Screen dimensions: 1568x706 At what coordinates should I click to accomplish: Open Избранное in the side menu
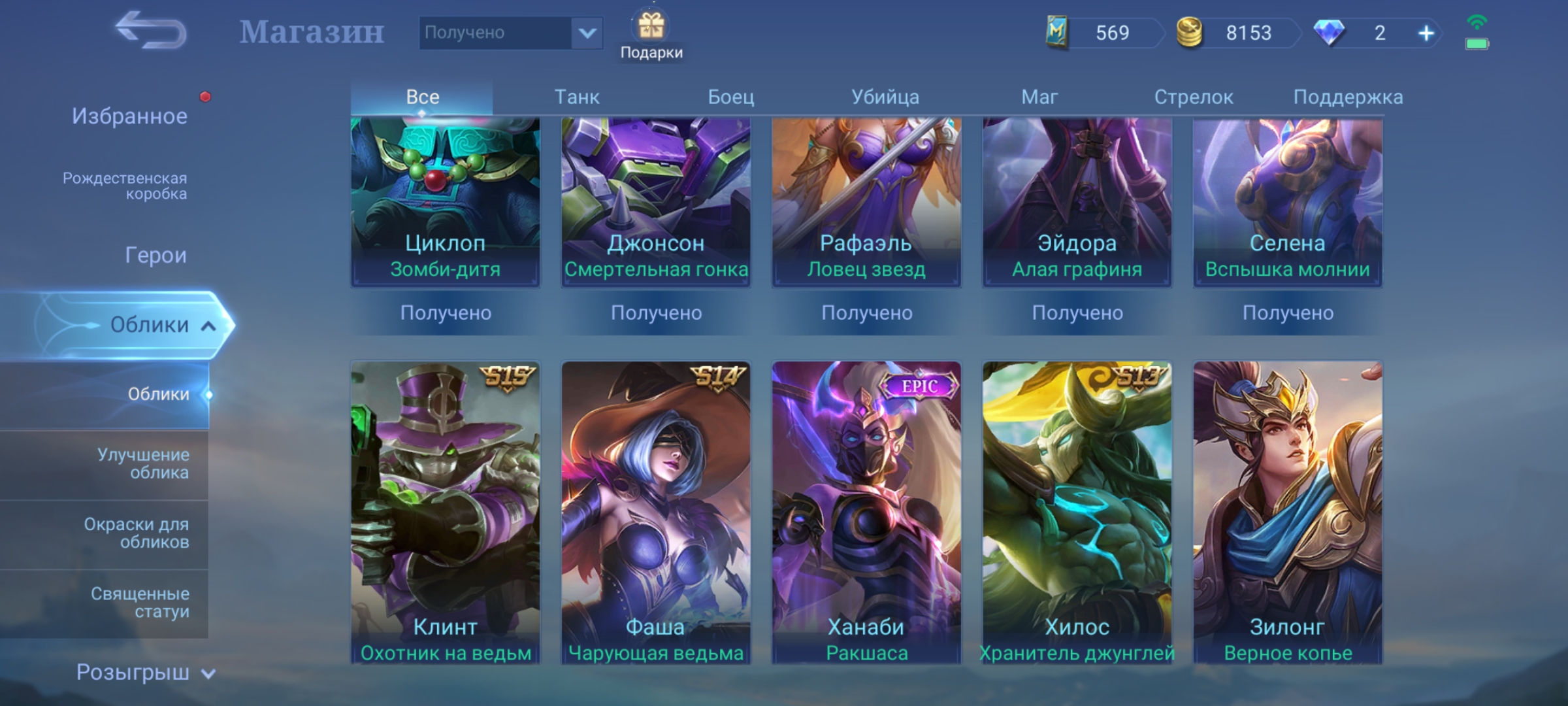click(x=129, y=116)
